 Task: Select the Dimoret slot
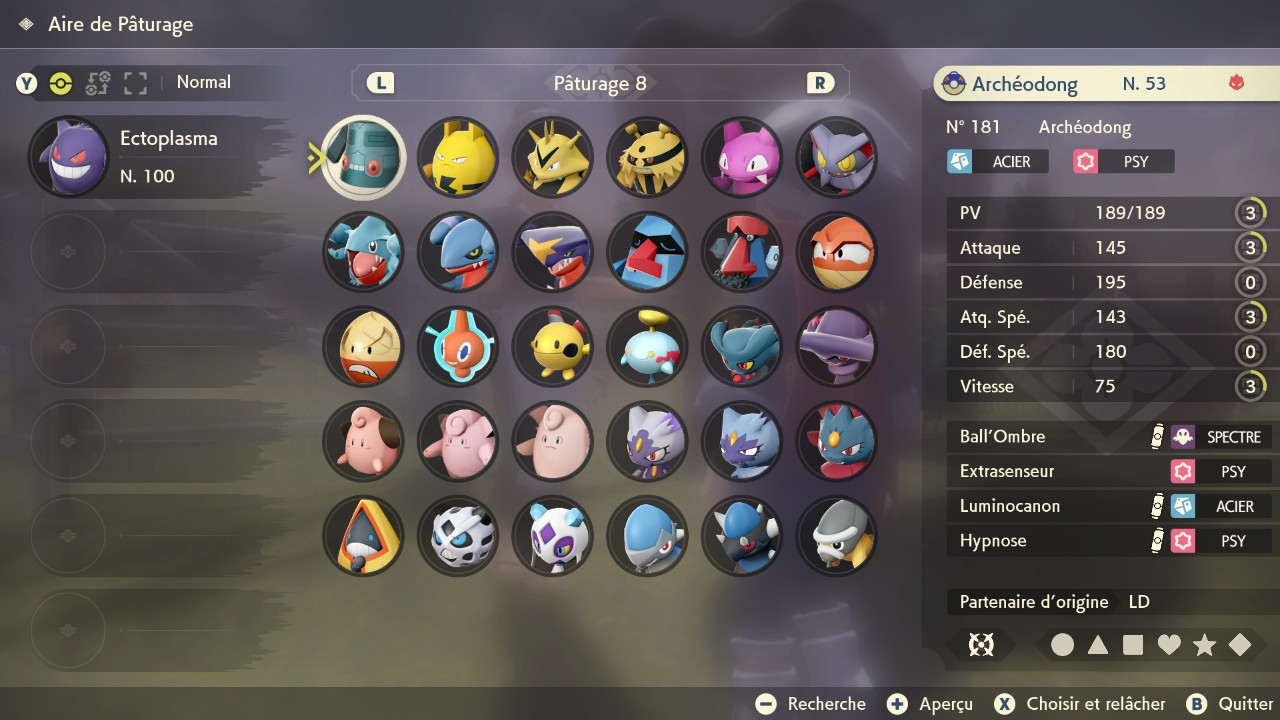coord(838,441)
